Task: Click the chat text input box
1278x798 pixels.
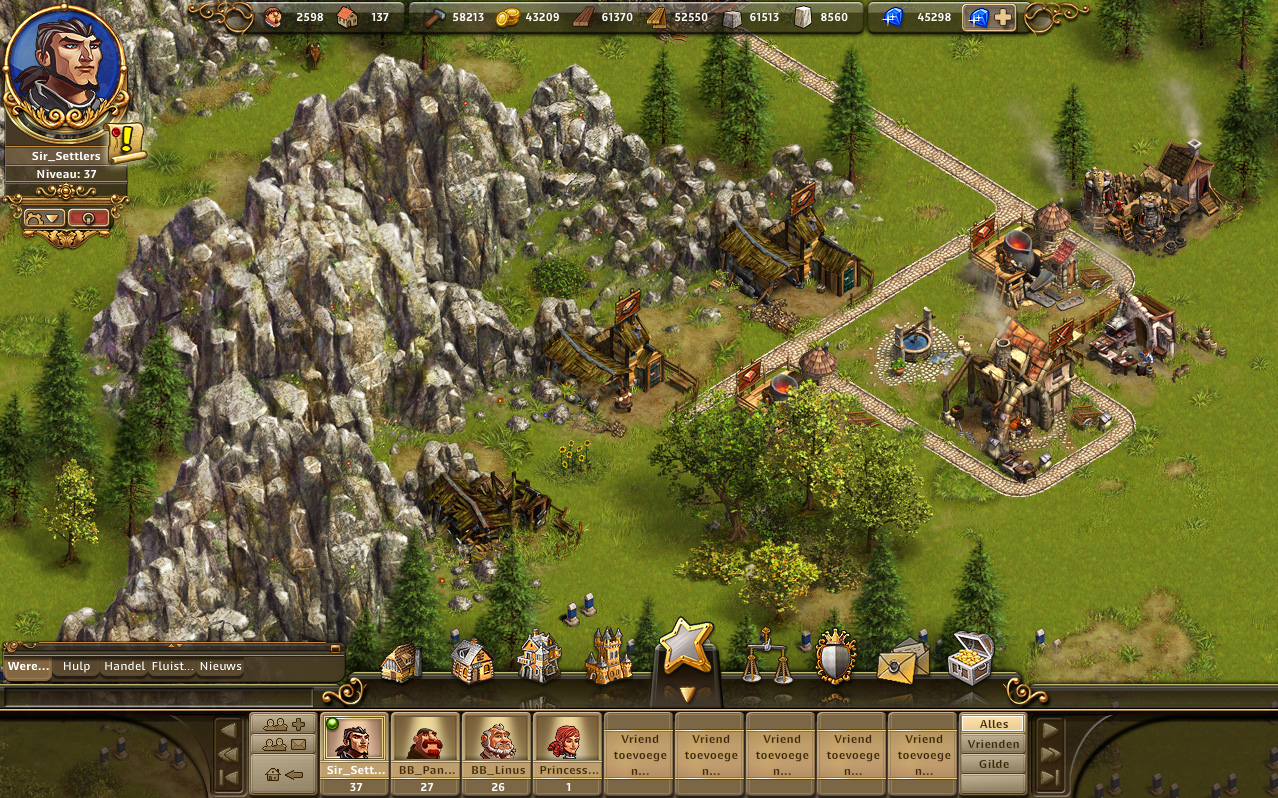Action: point(160,696)
